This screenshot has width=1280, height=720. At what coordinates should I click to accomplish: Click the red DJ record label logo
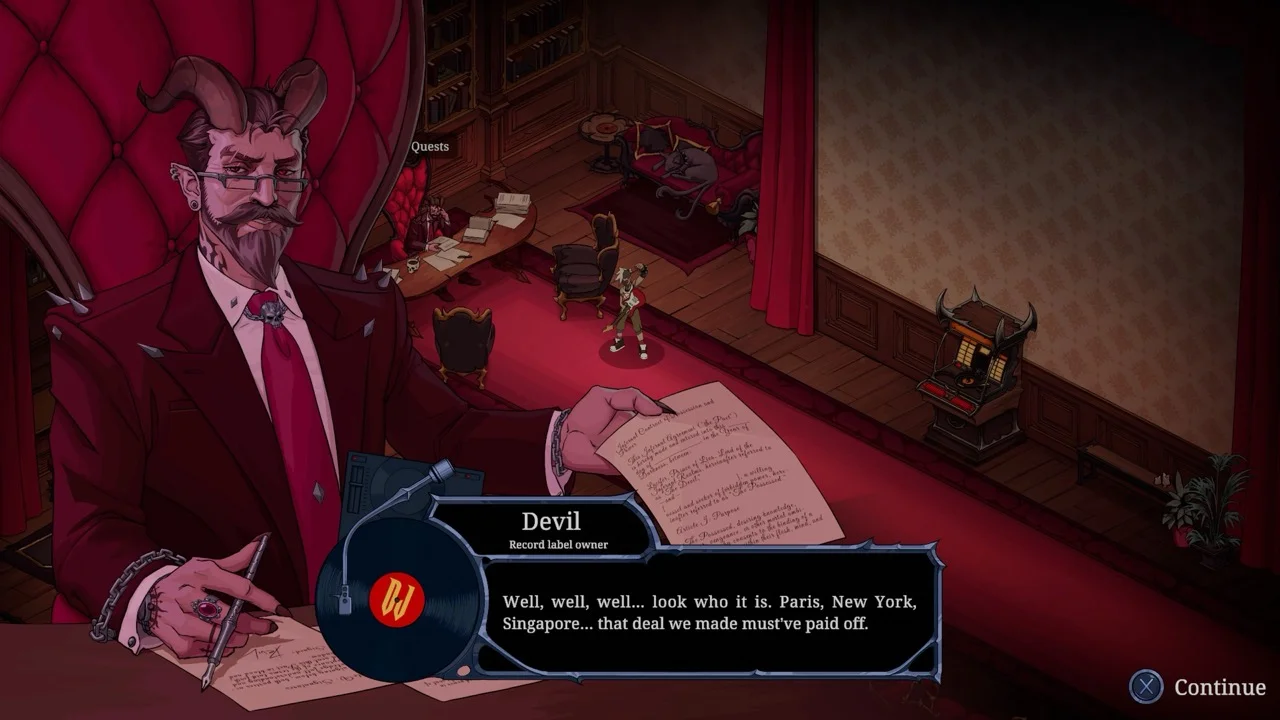pyautogui.click(x=398, y=601)
